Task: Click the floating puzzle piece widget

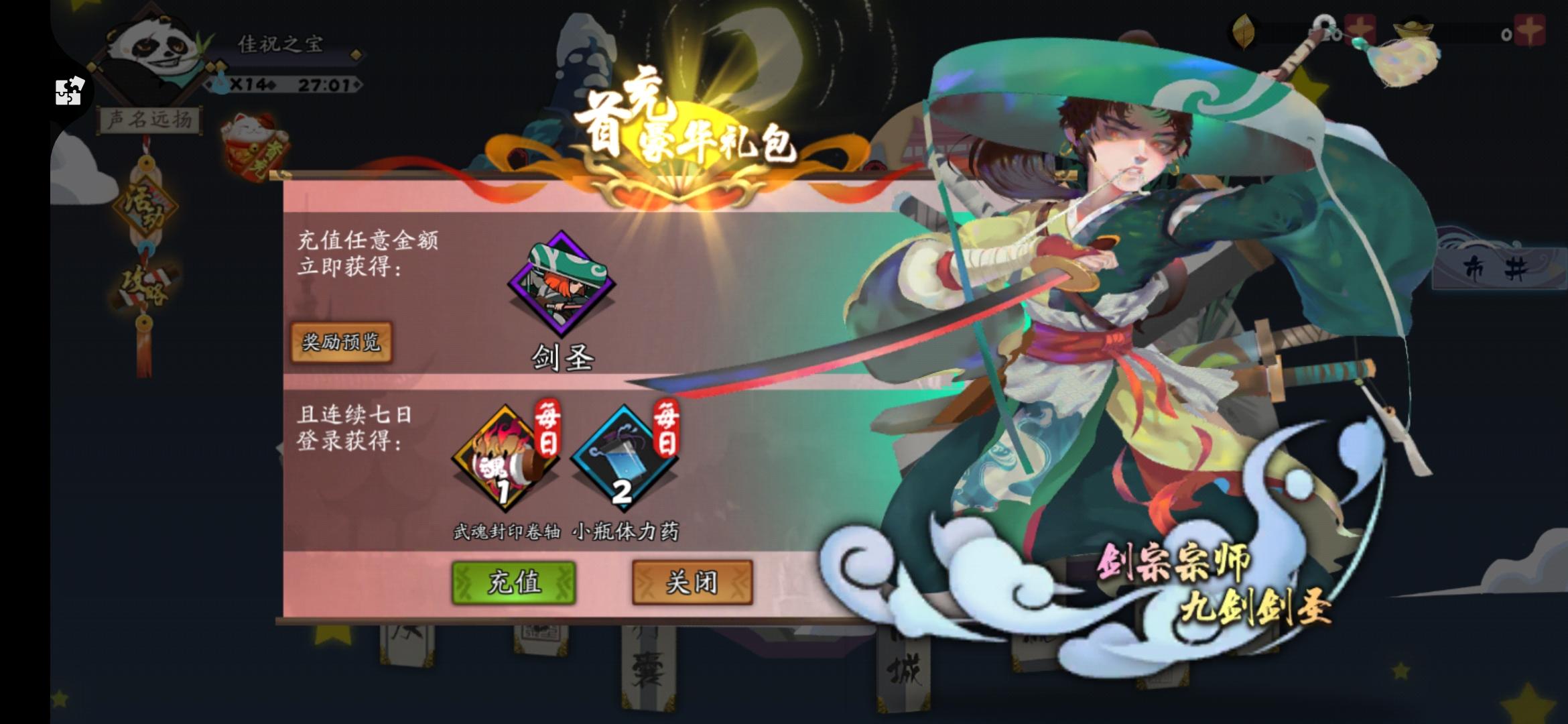Action: tap(67, 90)
